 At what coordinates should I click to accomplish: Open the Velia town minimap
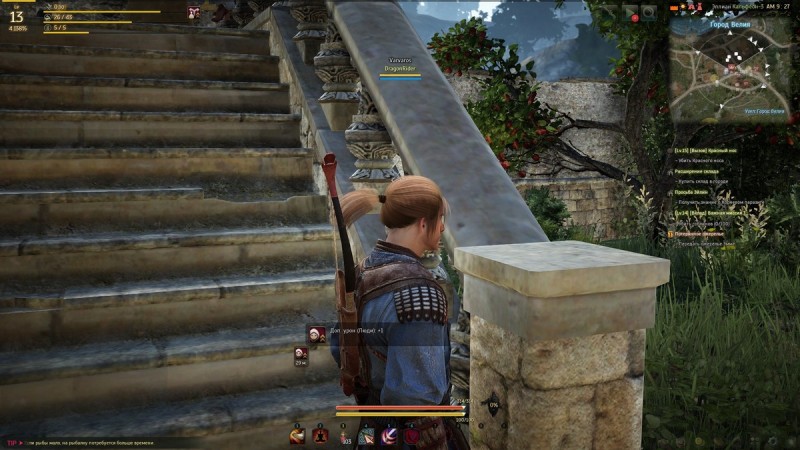coord(735,68)
